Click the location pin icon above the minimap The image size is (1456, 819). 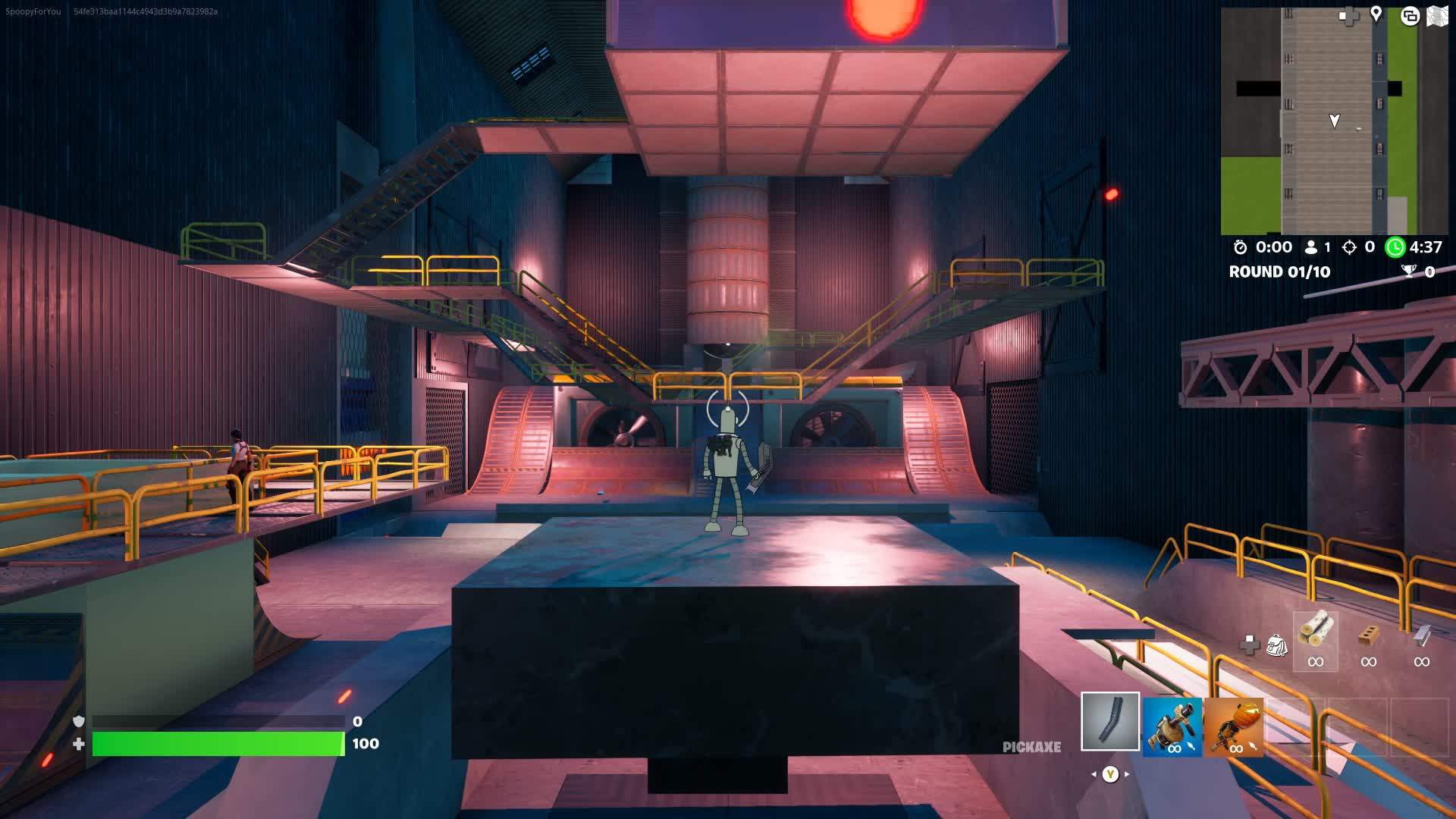click(1376, 14)
